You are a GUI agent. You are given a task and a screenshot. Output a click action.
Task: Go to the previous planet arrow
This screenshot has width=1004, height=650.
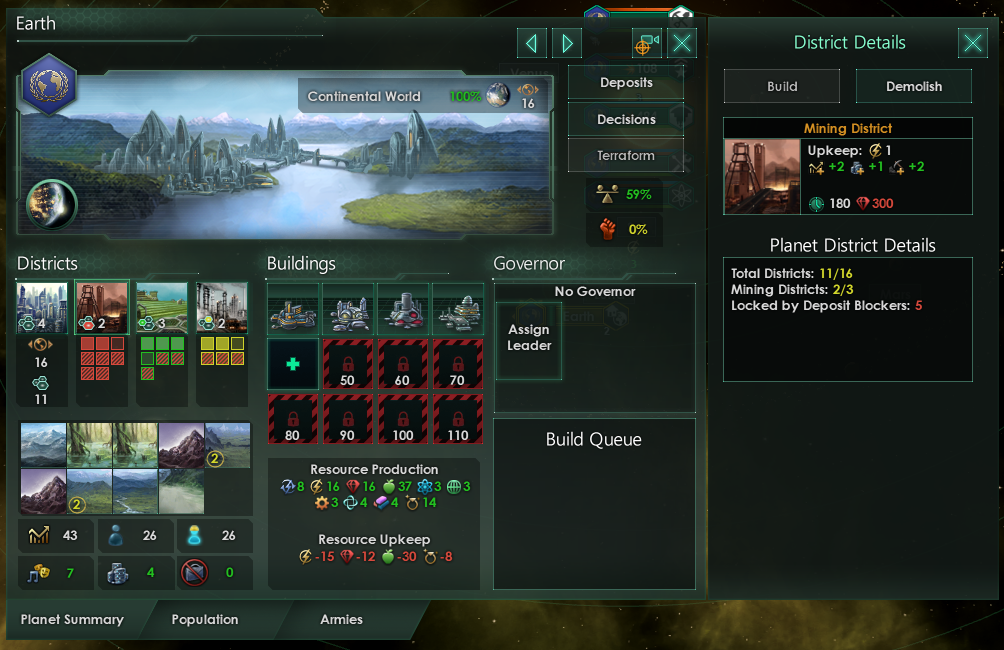(532, 43)
